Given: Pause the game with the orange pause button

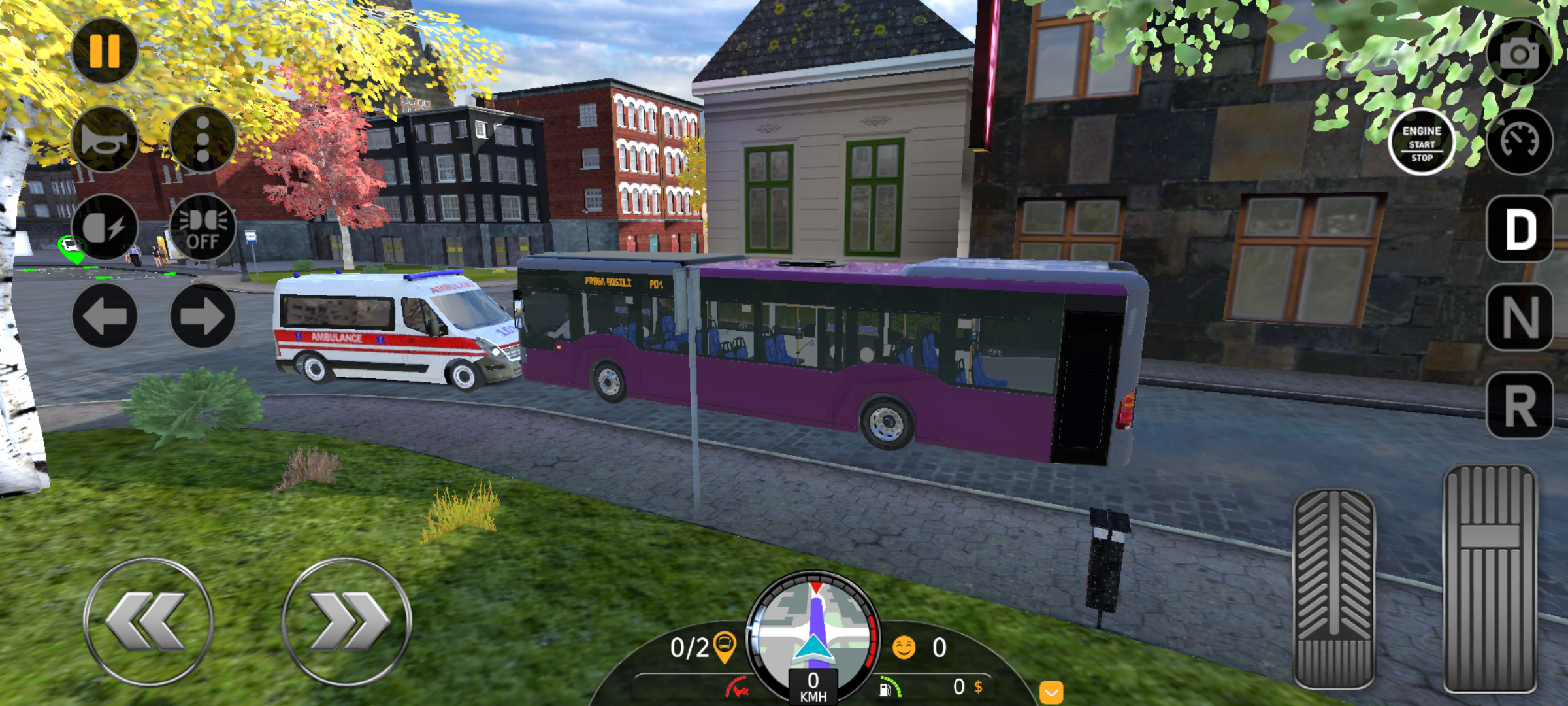Looking at the screenshot, I should point(105,50).
